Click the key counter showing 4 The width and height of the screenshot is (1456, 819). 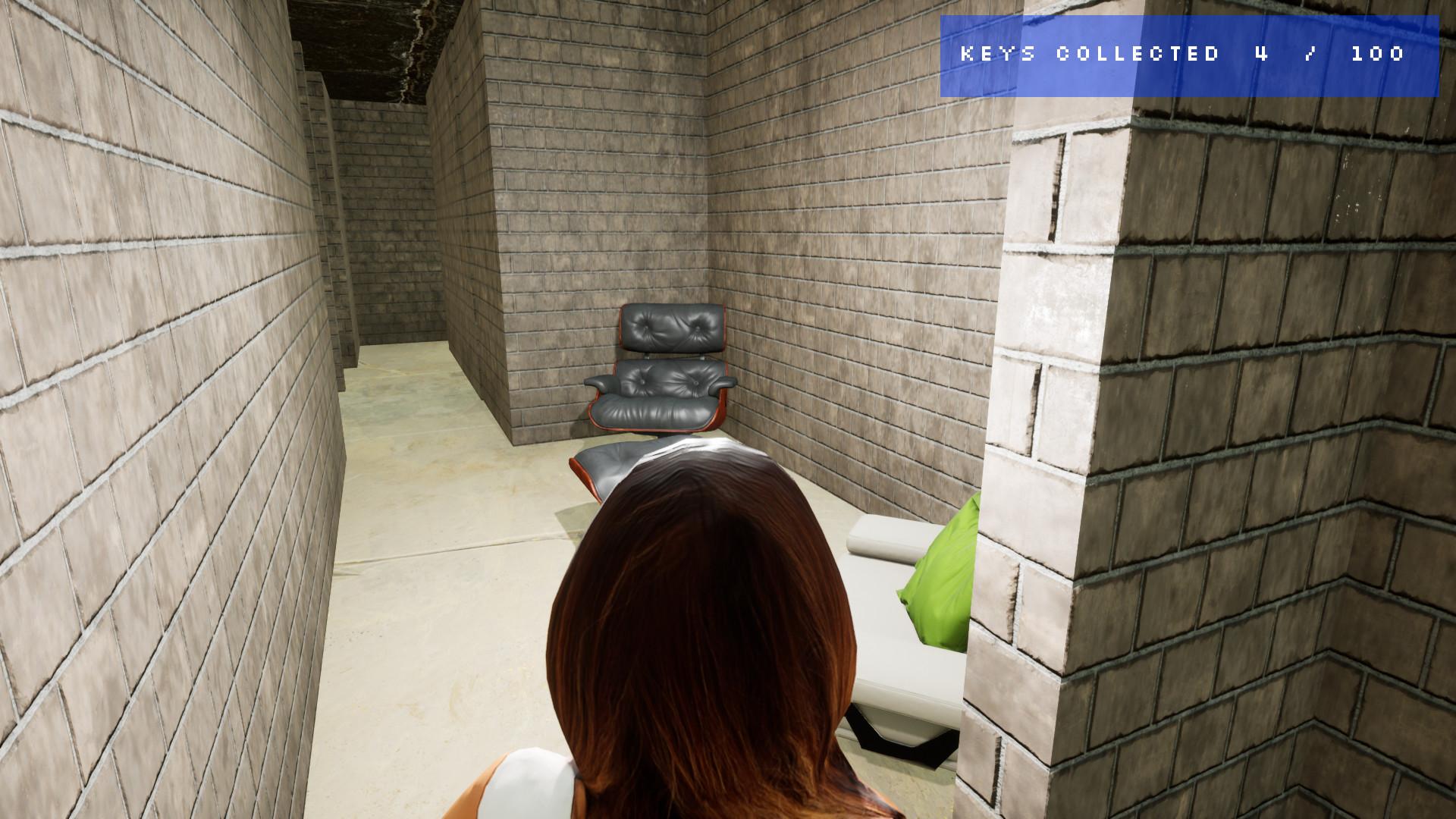pos(1261,54)
